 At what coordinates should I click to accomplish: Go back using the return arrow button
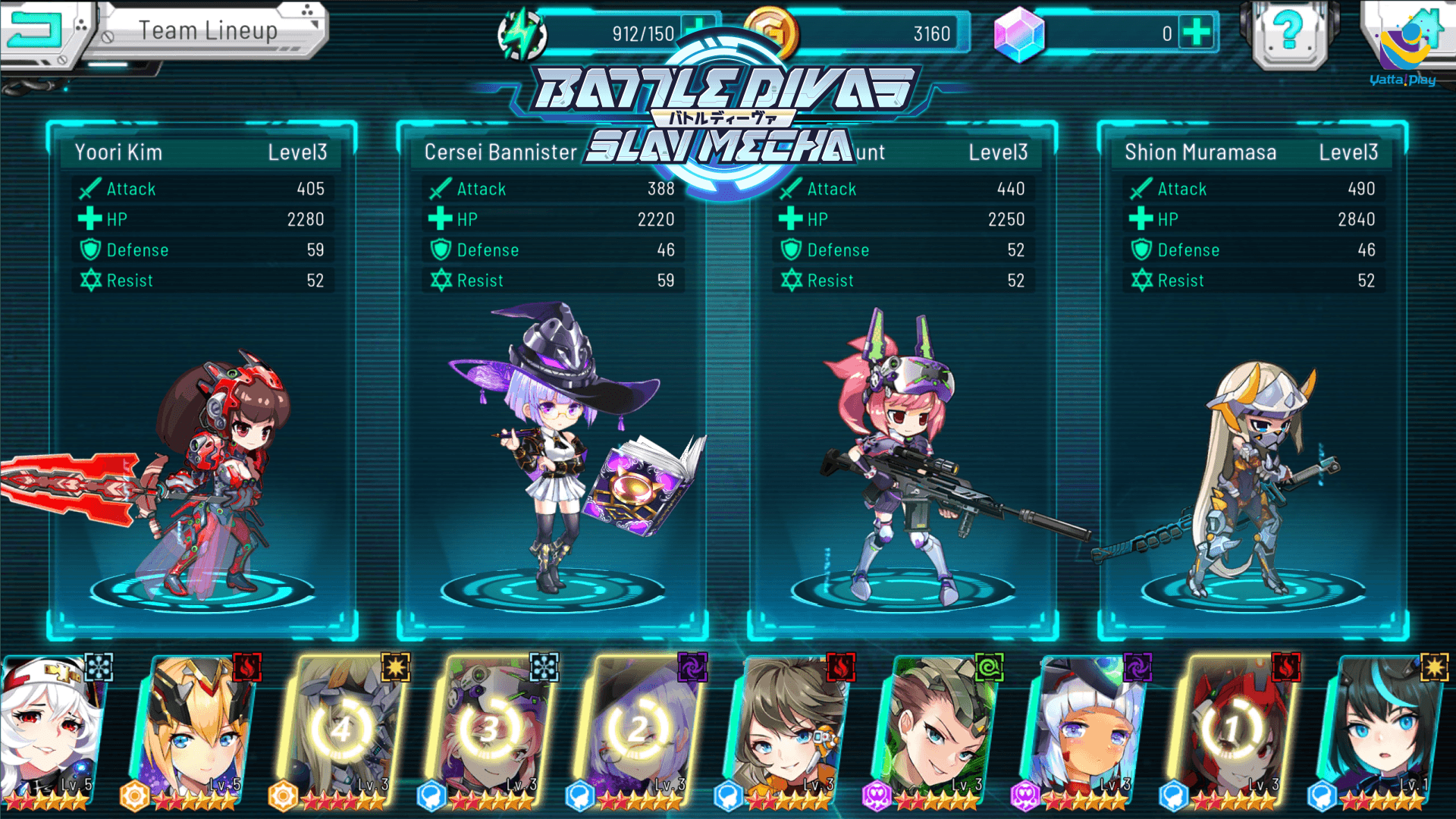click(x=34, y=30)
